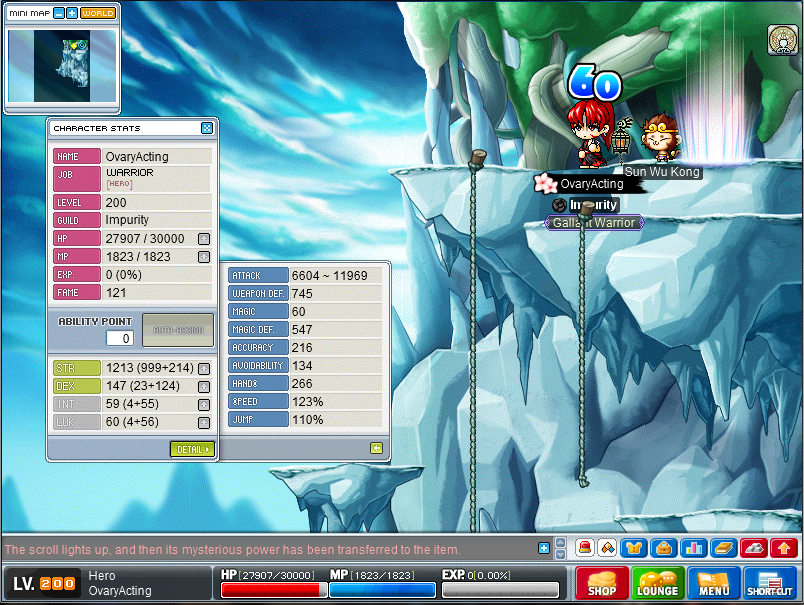Add a point to INT

pyautogui.click(x=204, y=405)
